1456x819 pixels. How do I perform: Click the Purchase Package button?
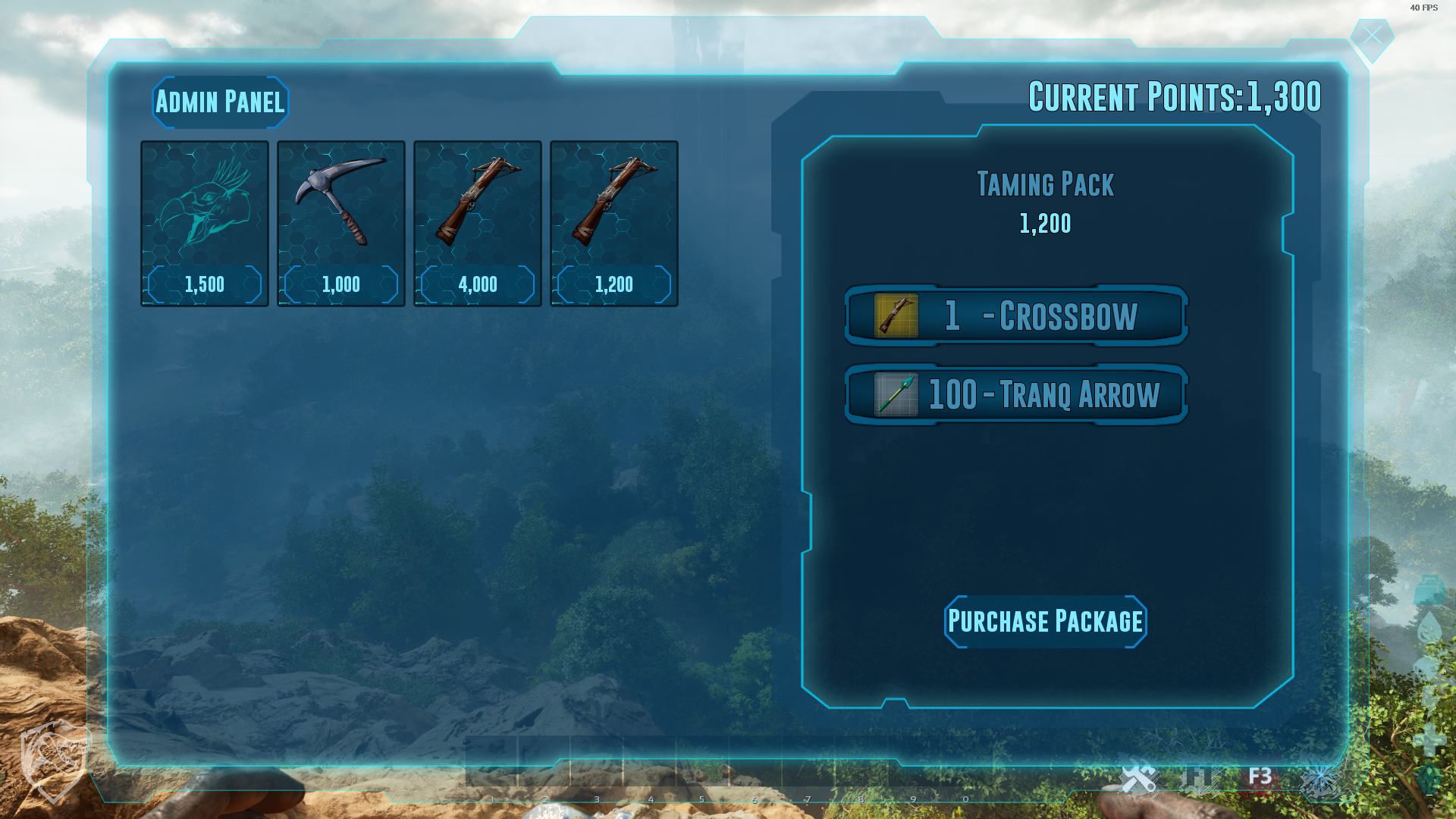coord(1045,622)
